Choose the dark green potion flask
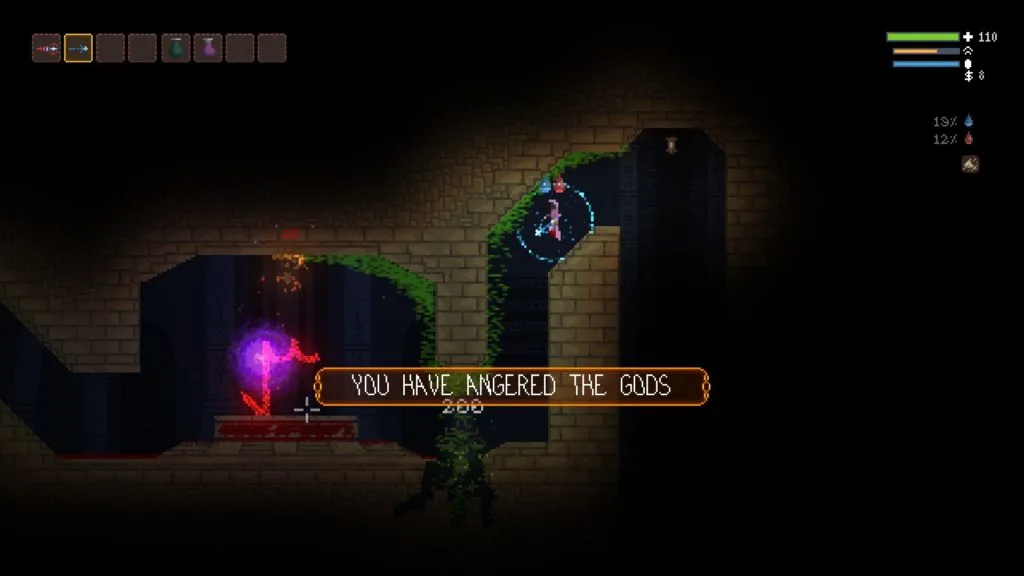Screen dimensions: 1024x576 point(176,48)
